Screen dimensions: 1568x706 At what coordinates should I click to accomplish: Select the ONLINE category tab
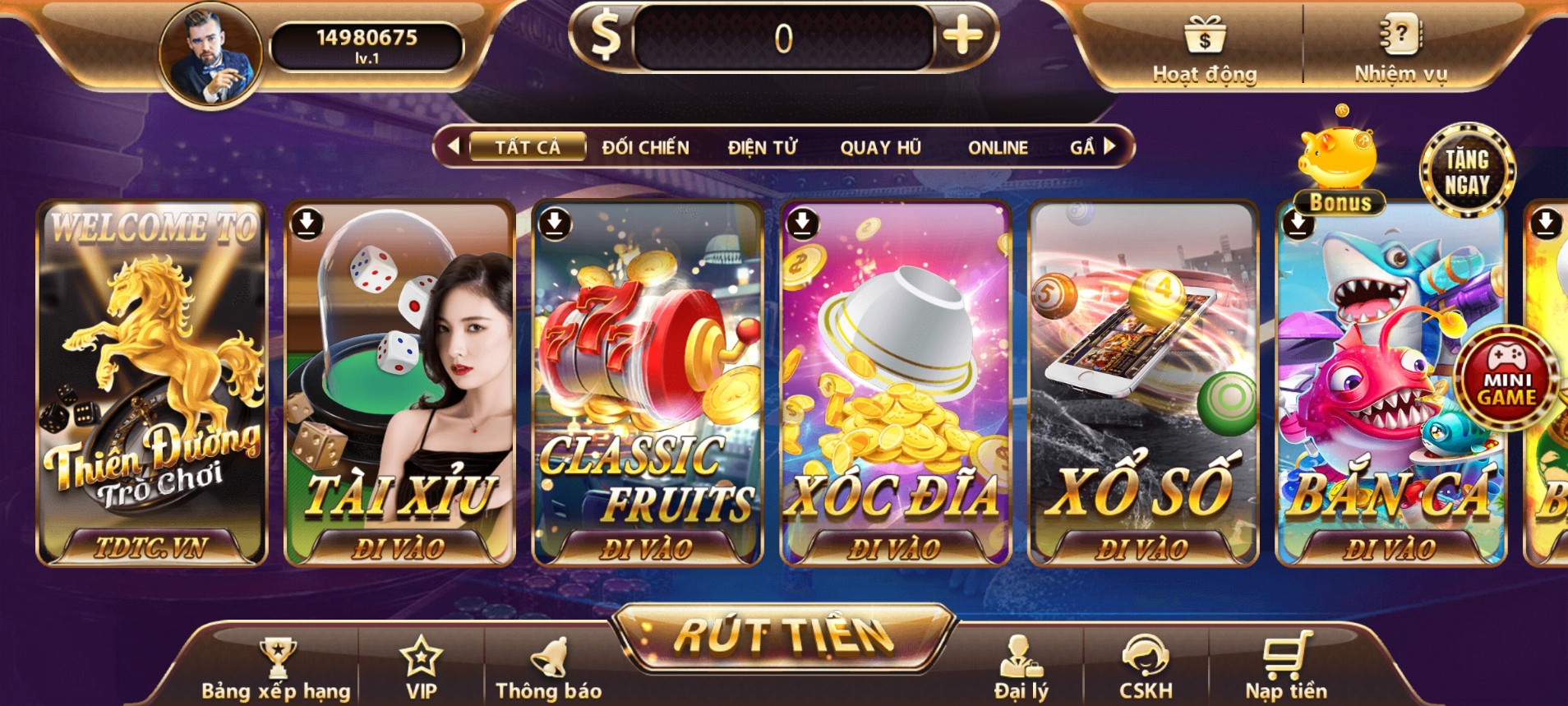click(997, 147)
